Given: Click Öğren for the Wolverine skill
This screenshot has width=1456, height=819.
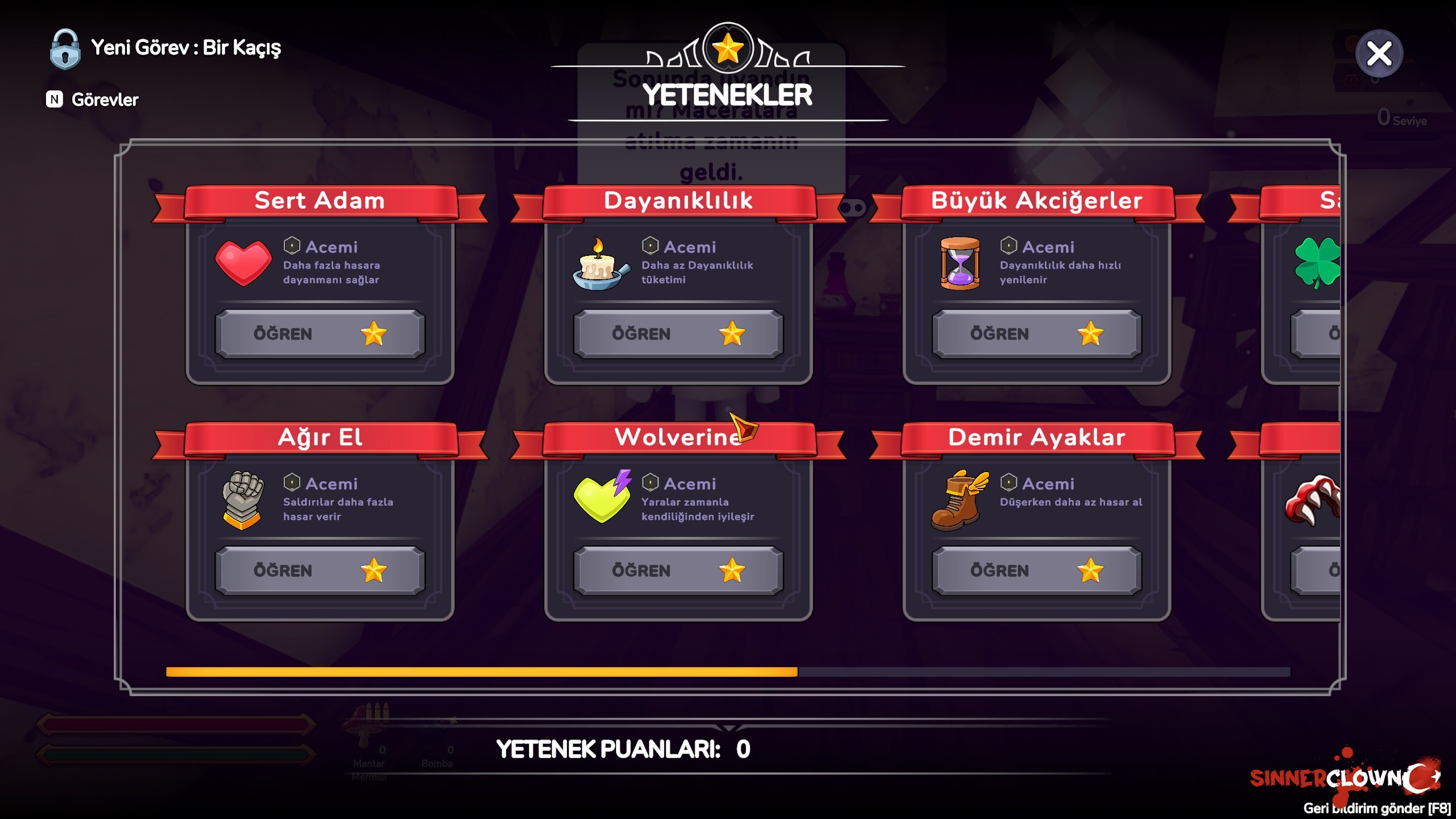Looking at the screenshot, I should [678, 570].
